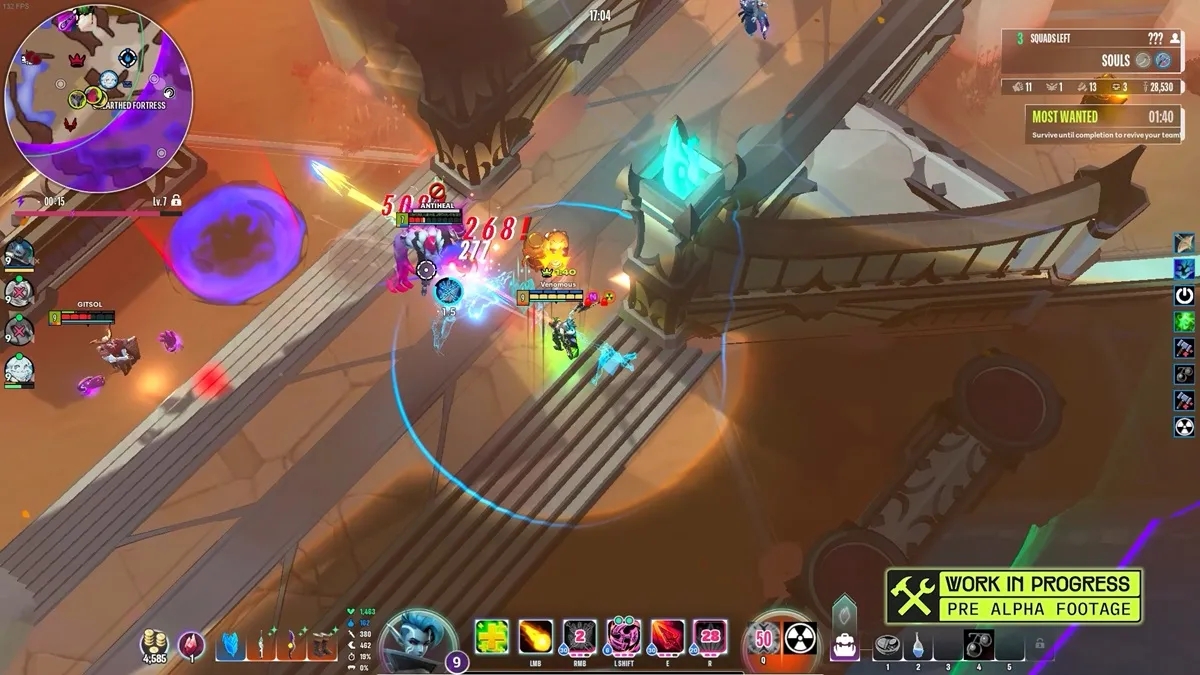Image resolution: width=1200 pixels, height=675 pixels.
Task: Click the R ability showing 28
Action: (711, 637)
